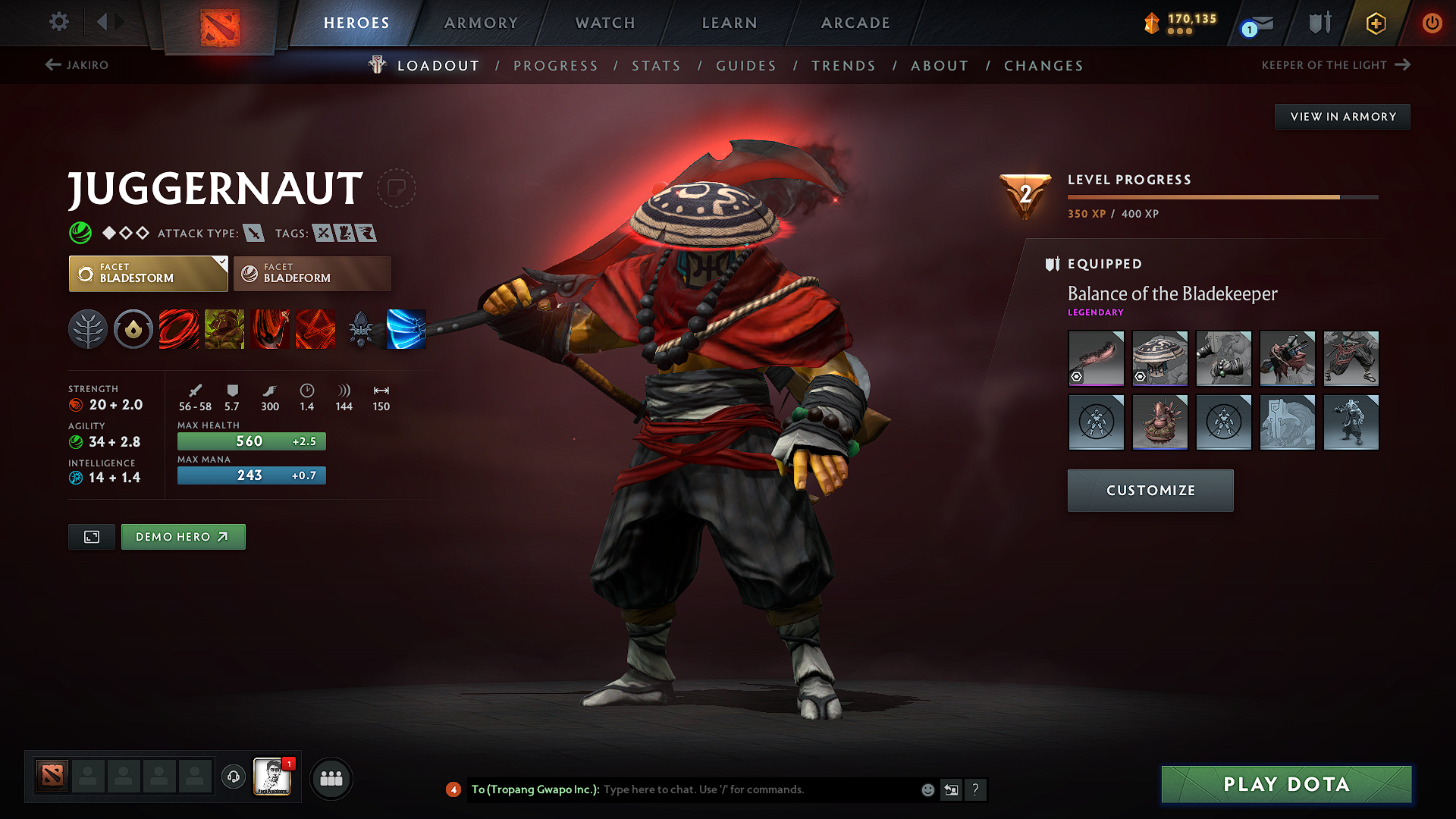1456x819 pixels.
Task: Click the CUSTOMIZE button for the equipped set
Action: coord(1150,491)
